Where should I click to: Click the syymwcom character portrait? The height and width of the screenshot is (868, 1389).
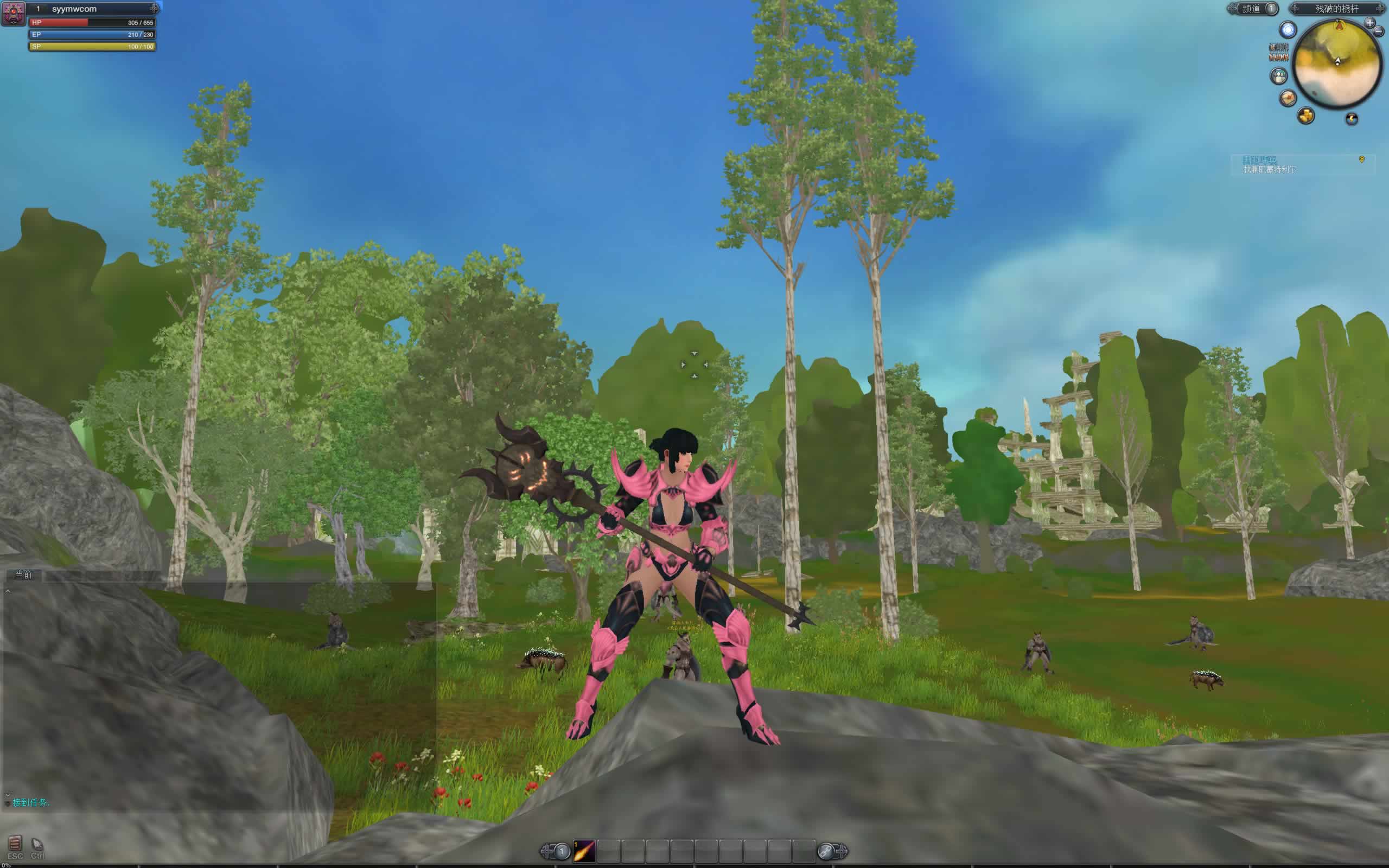click(x=14, y=13)
